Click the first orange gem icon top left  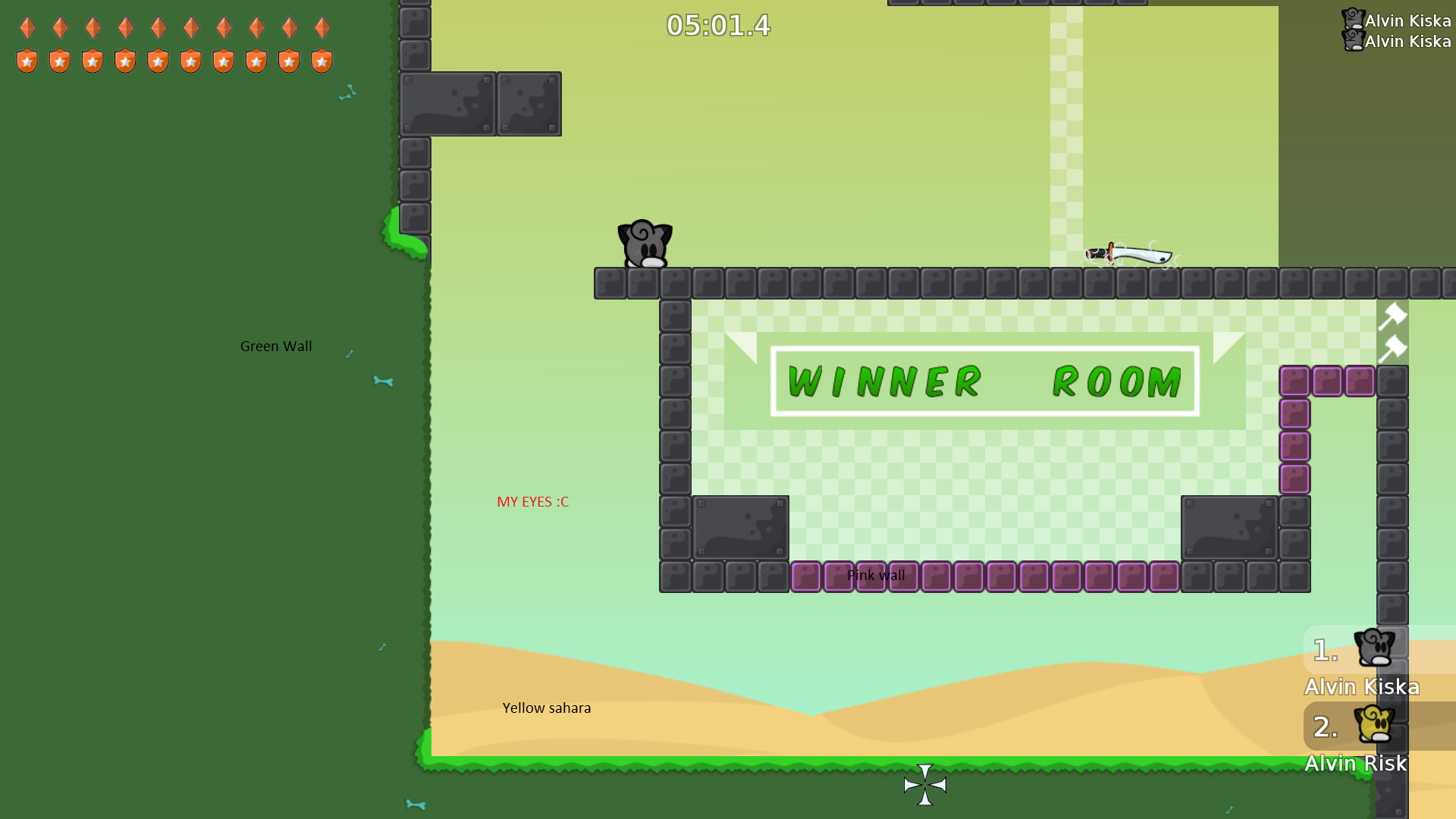(x=27, y=29)
